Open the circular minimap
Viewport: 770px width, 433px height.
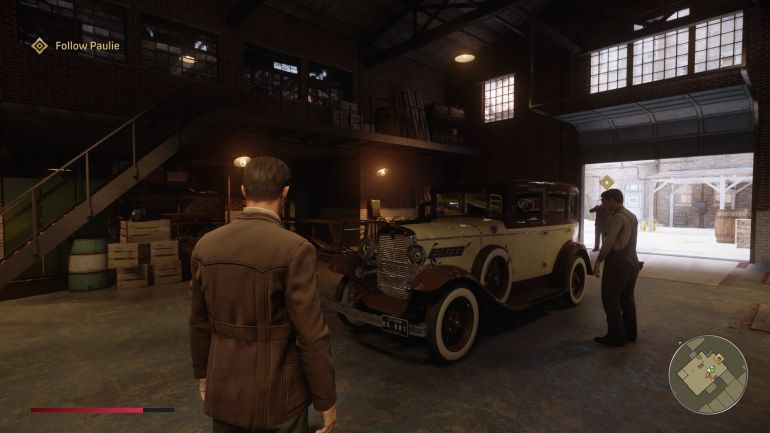click(x=707, y=374)
